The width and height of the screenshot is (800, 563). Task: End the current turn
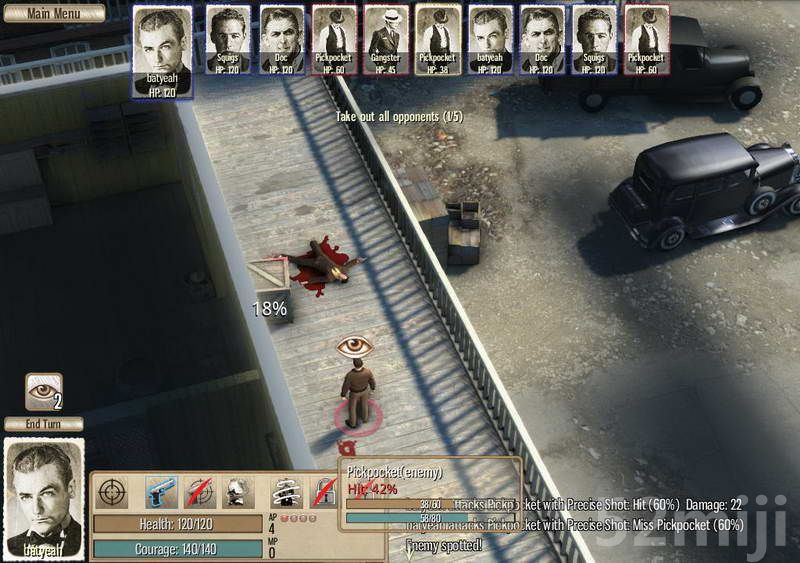(x=43, y=424)
